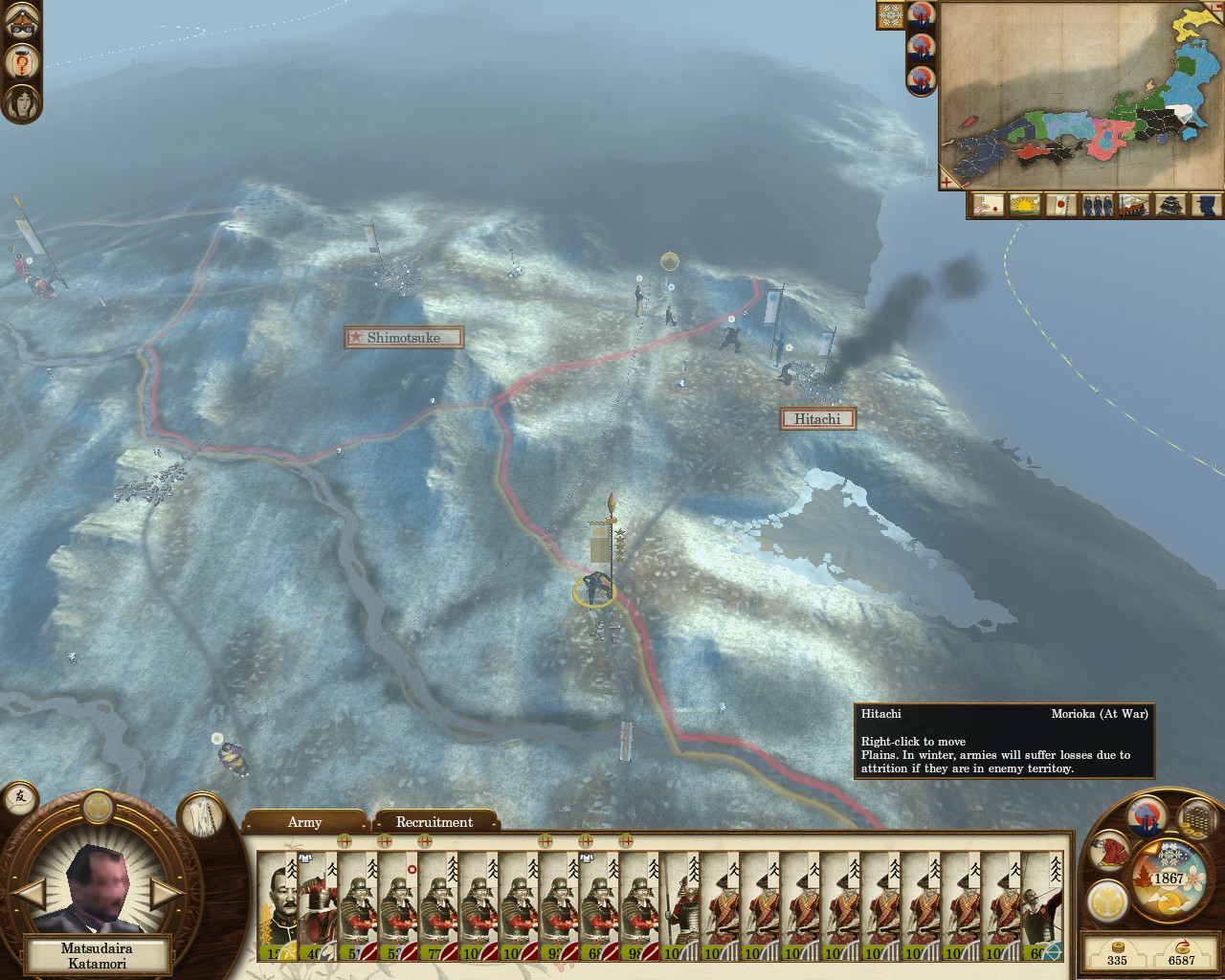End turn with the 1867 season dial
The width and height of the screenshot is (1225, 980).
[x=1168, y=878]
